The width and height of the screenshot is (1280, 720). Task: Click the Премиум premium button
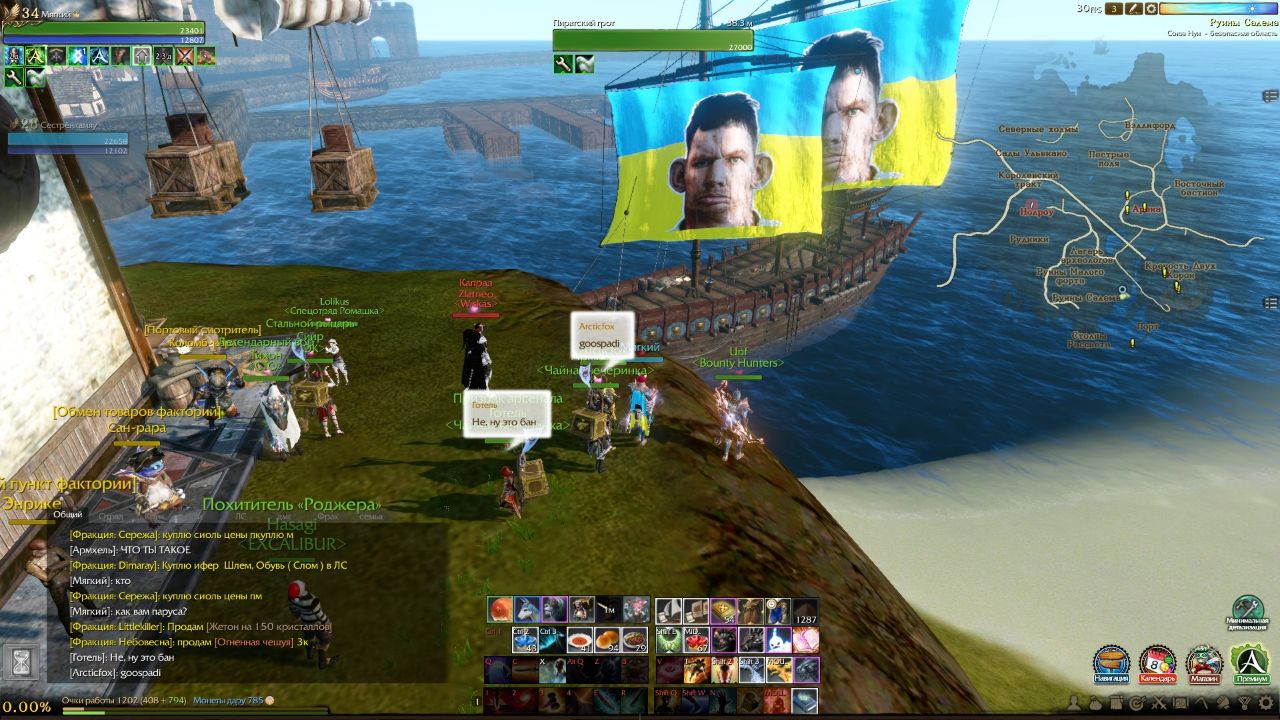(x=1250, y=662)
